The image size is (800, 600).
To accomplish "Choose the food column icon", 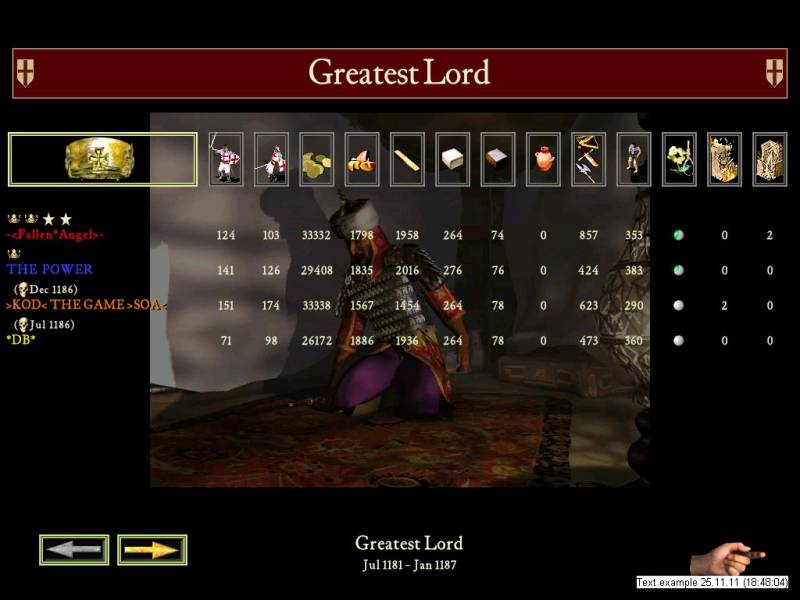I will pos(362,160).
